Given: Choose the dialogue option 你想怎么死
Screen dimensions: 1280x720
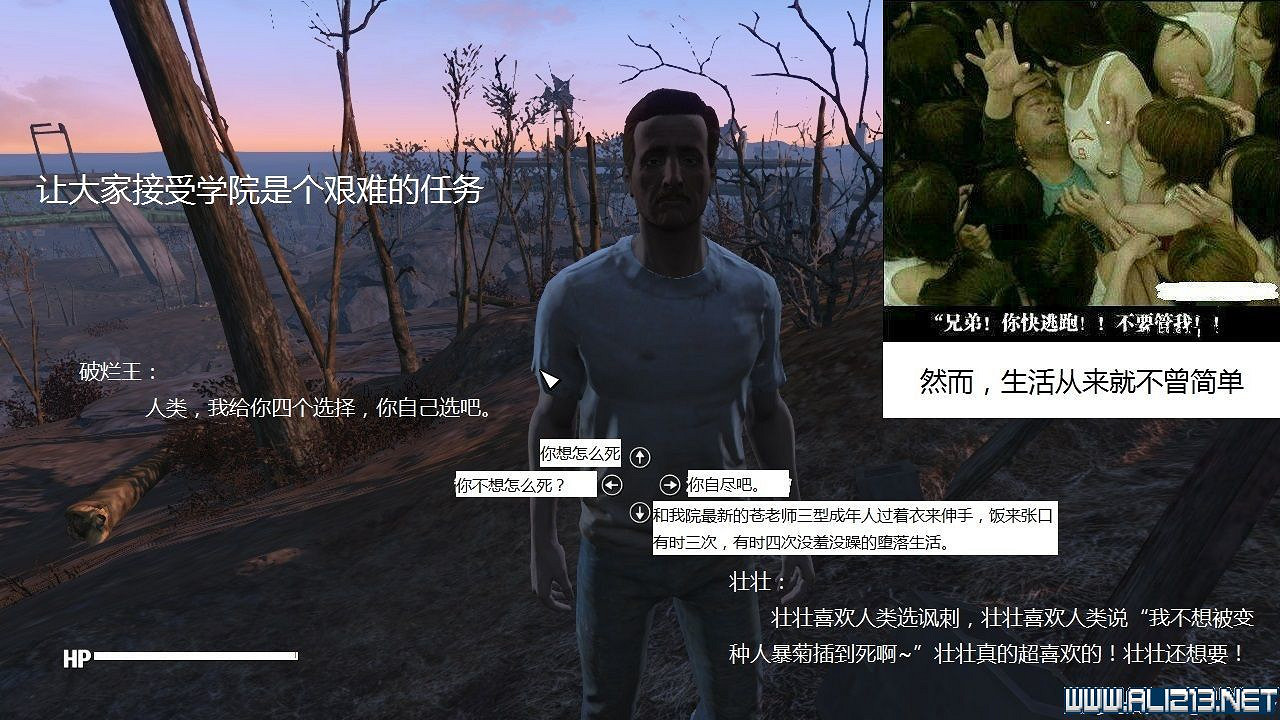Looking at the screenshot, I should pos(580,452).
